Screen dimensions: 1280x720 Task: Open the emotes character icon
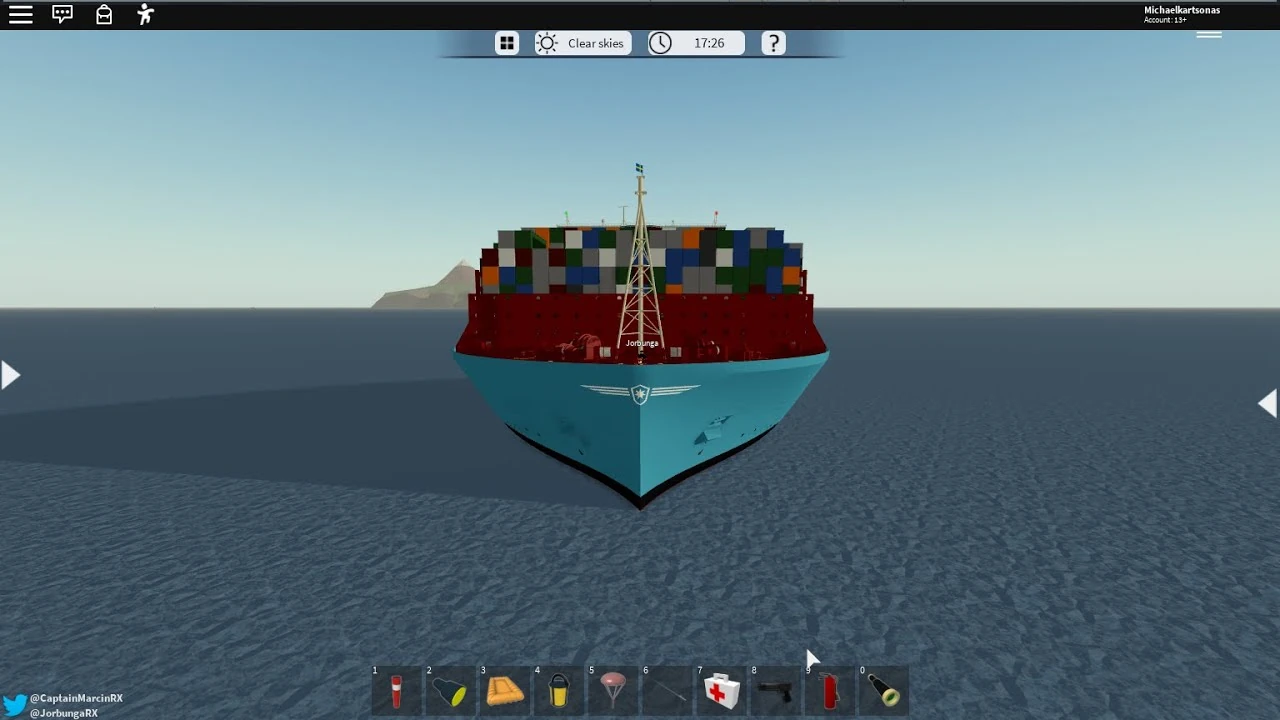[144, 14]
